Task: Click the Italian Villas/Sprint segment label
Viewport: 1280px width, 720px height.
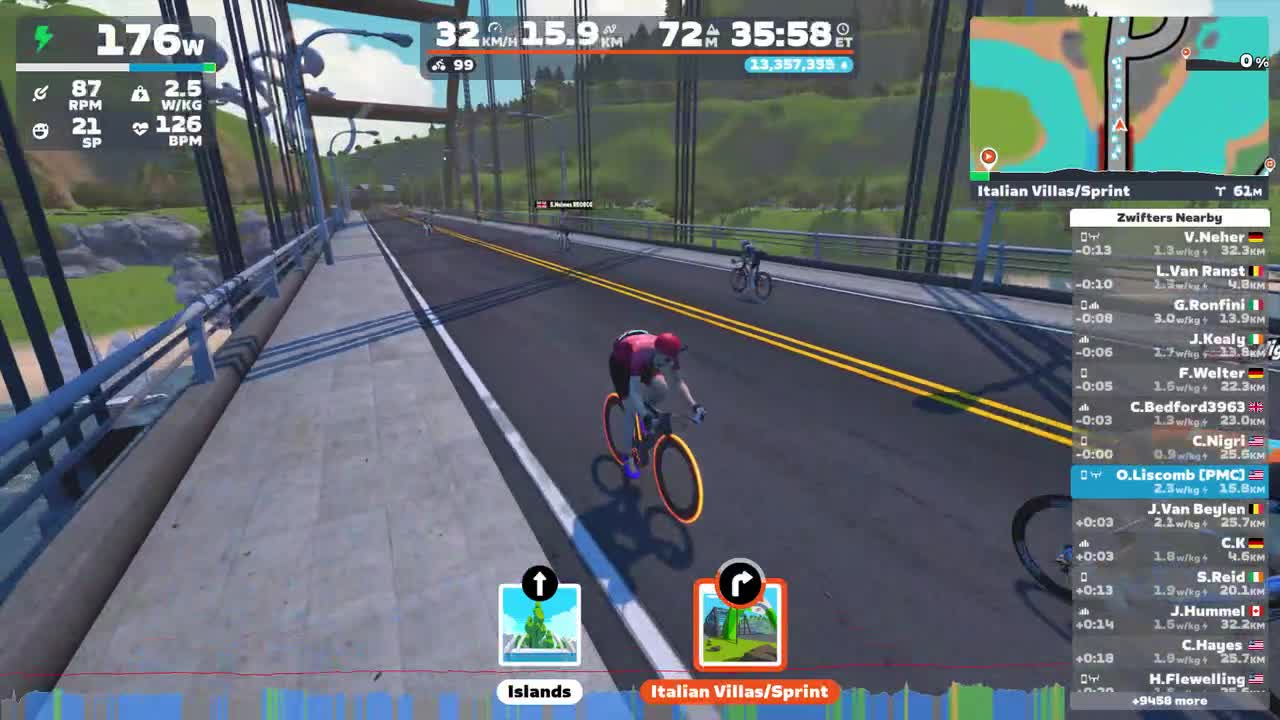Action: 1053,191
